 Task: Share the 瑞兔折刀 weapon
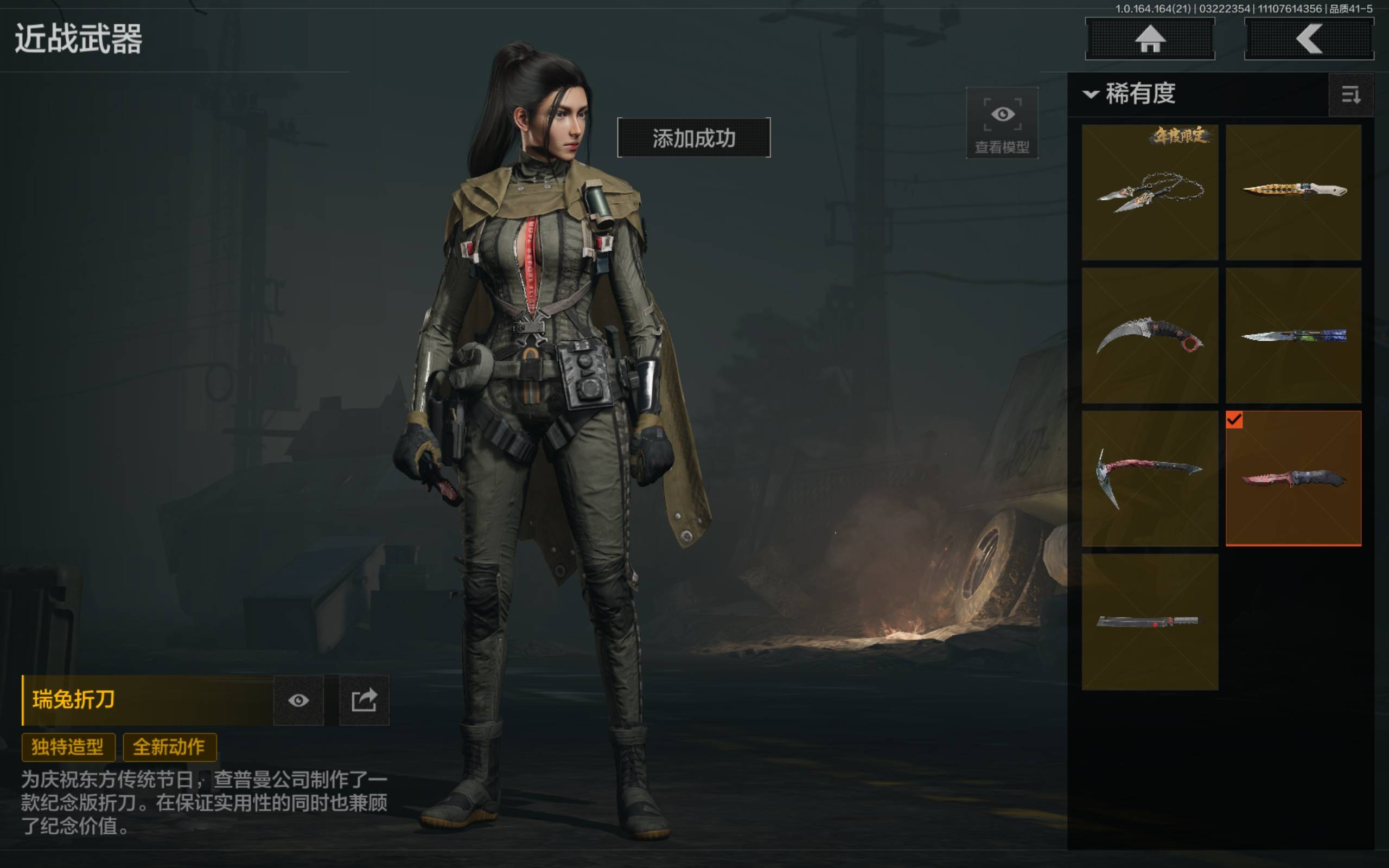364,700
